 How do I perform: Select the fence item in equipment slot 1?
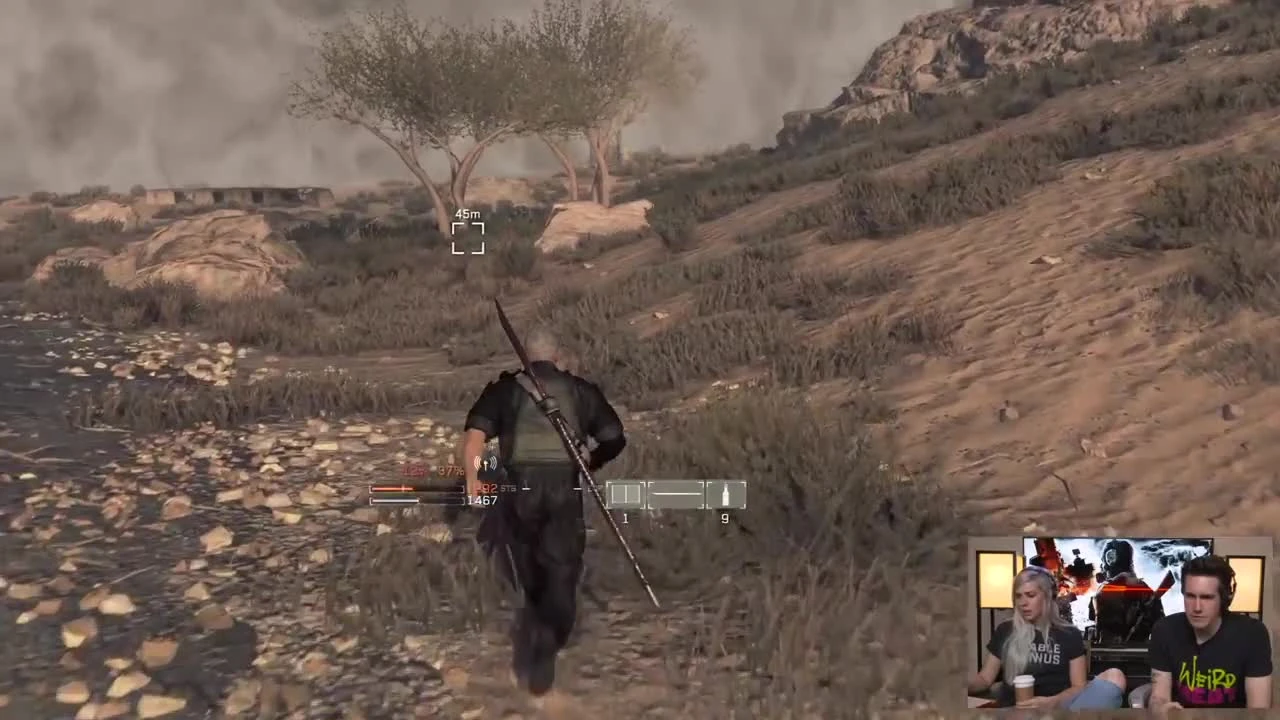point(626,492)
